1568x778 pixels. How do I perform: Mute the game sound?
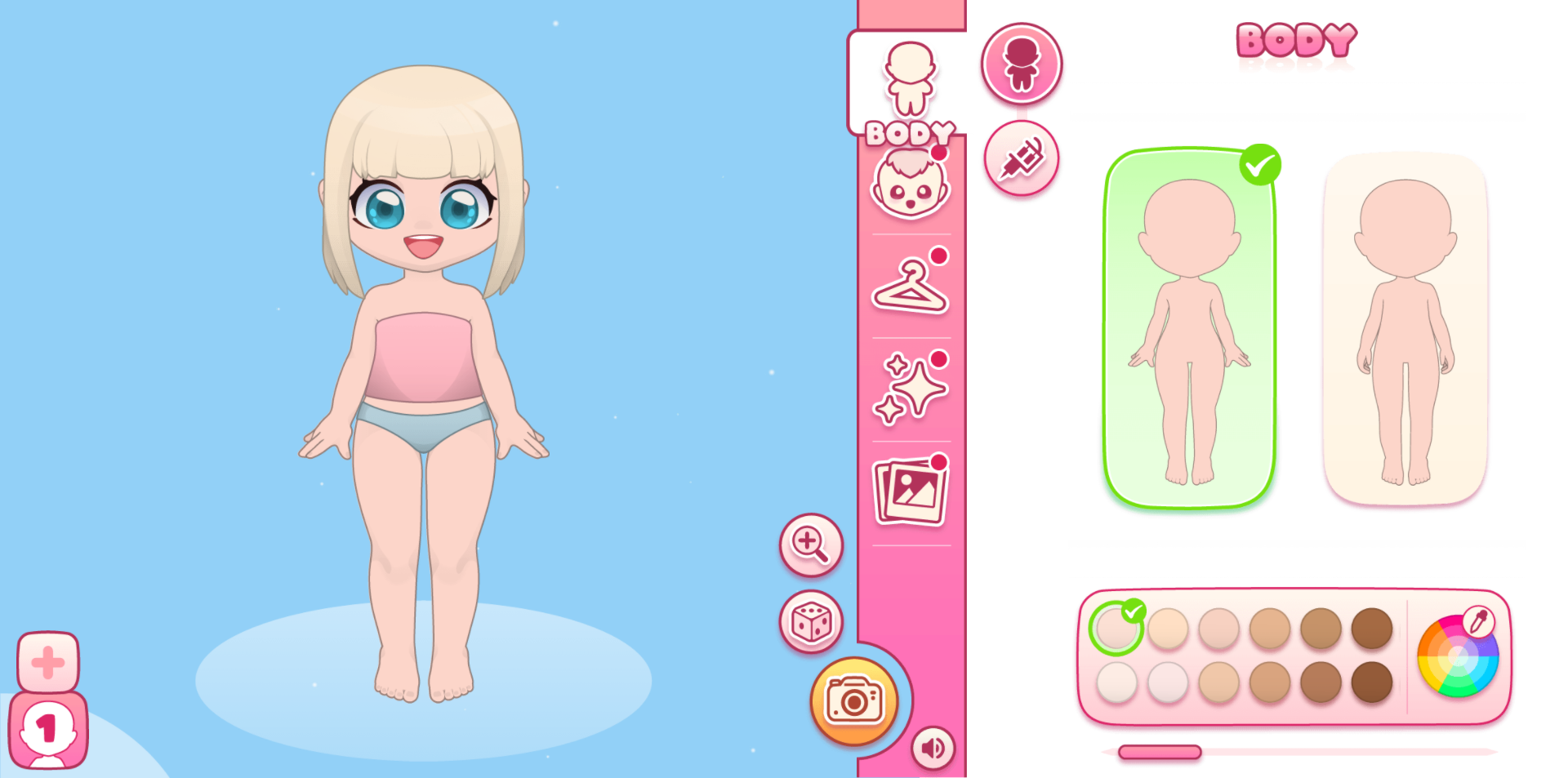pyautogui.click(x=933, y=746)
